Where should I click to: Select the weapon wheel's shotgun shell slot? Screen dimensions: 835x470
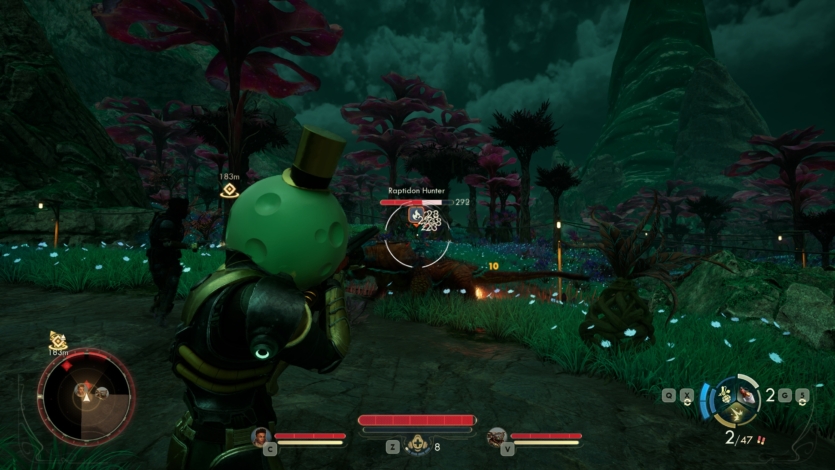746,396
